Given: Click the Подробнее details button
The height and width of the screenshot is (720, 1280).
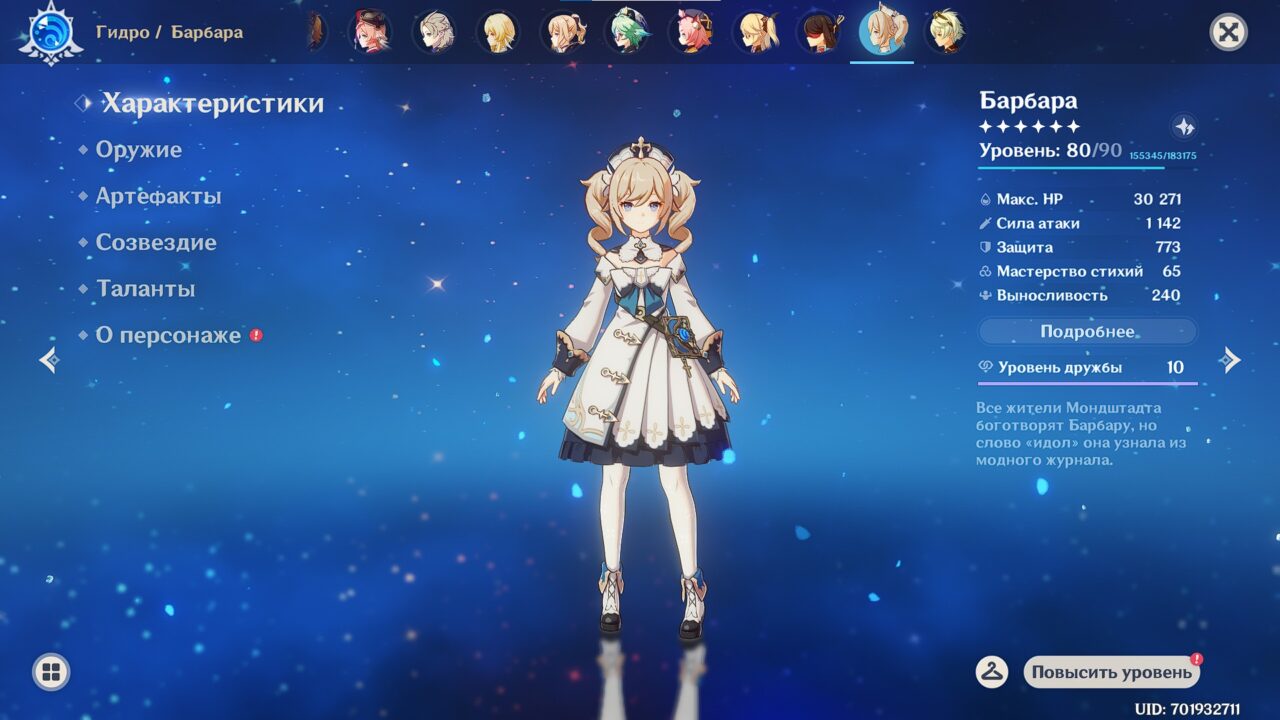Looking at the screenshot, I should [x=1087, y=331].
